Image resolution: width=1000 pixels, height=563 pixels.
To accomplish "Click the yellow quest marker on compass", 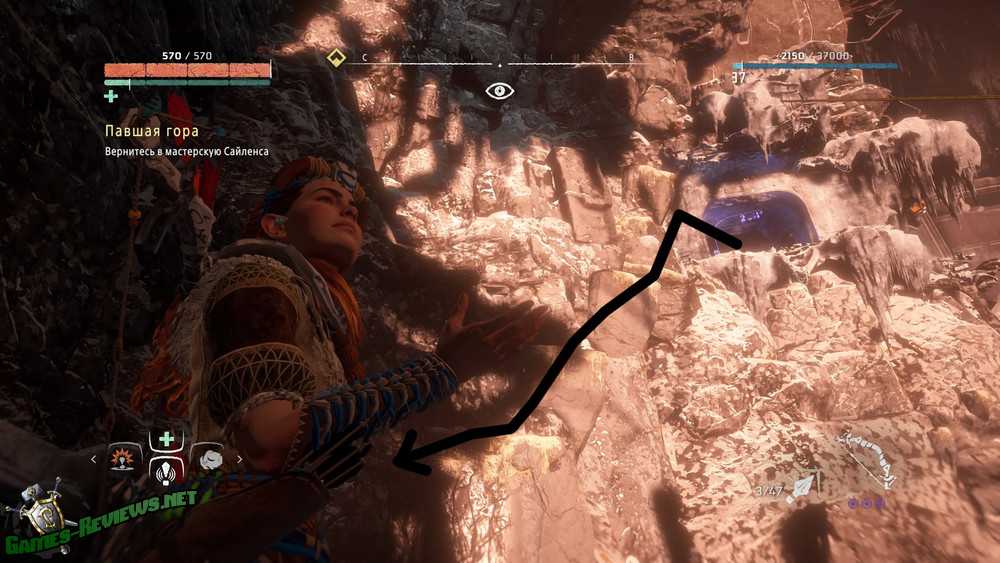I will [337, 57].
